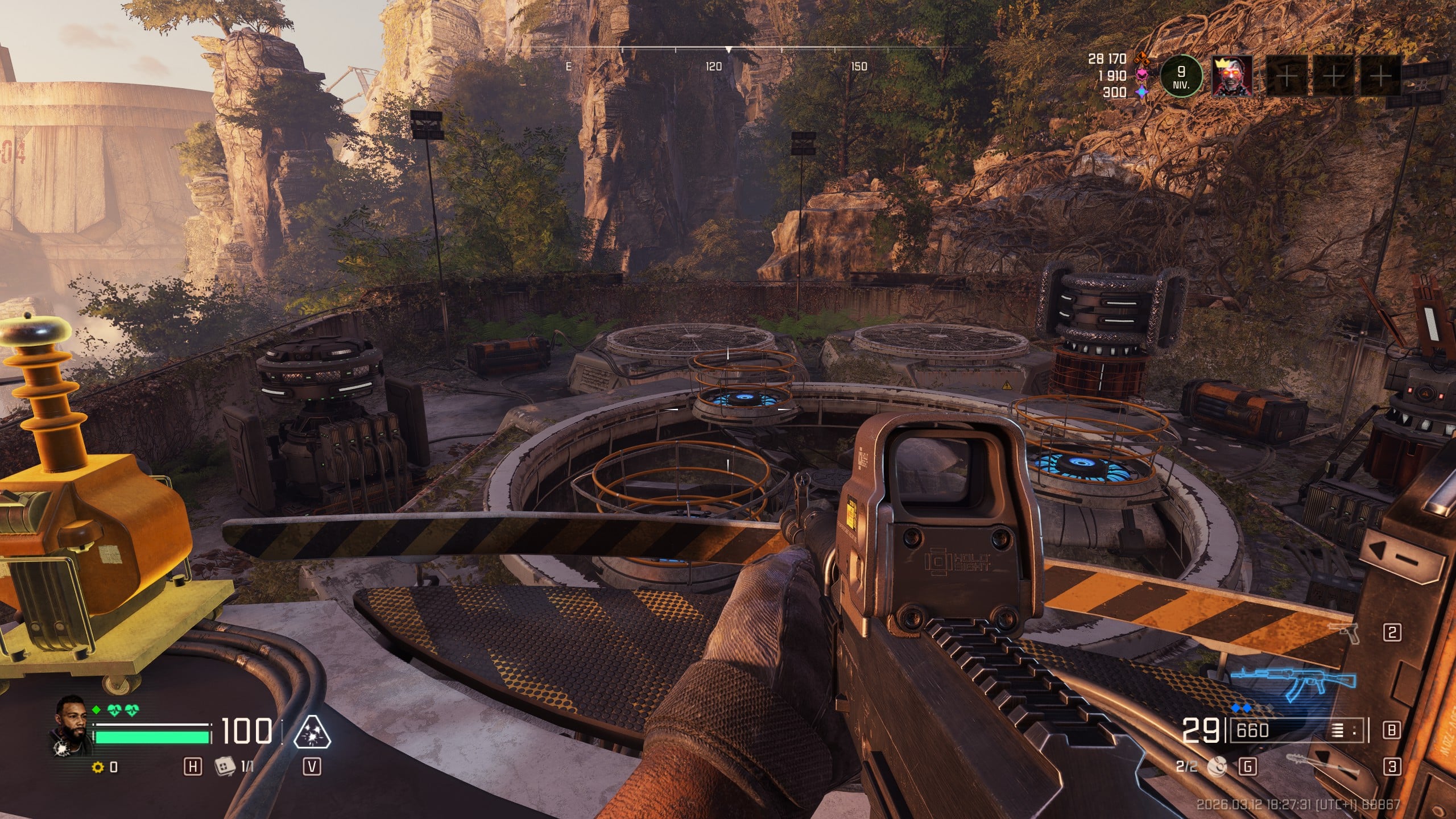Activate the triangular burst ability icon
Screen dimensions: 1456x819
(312, 732)
